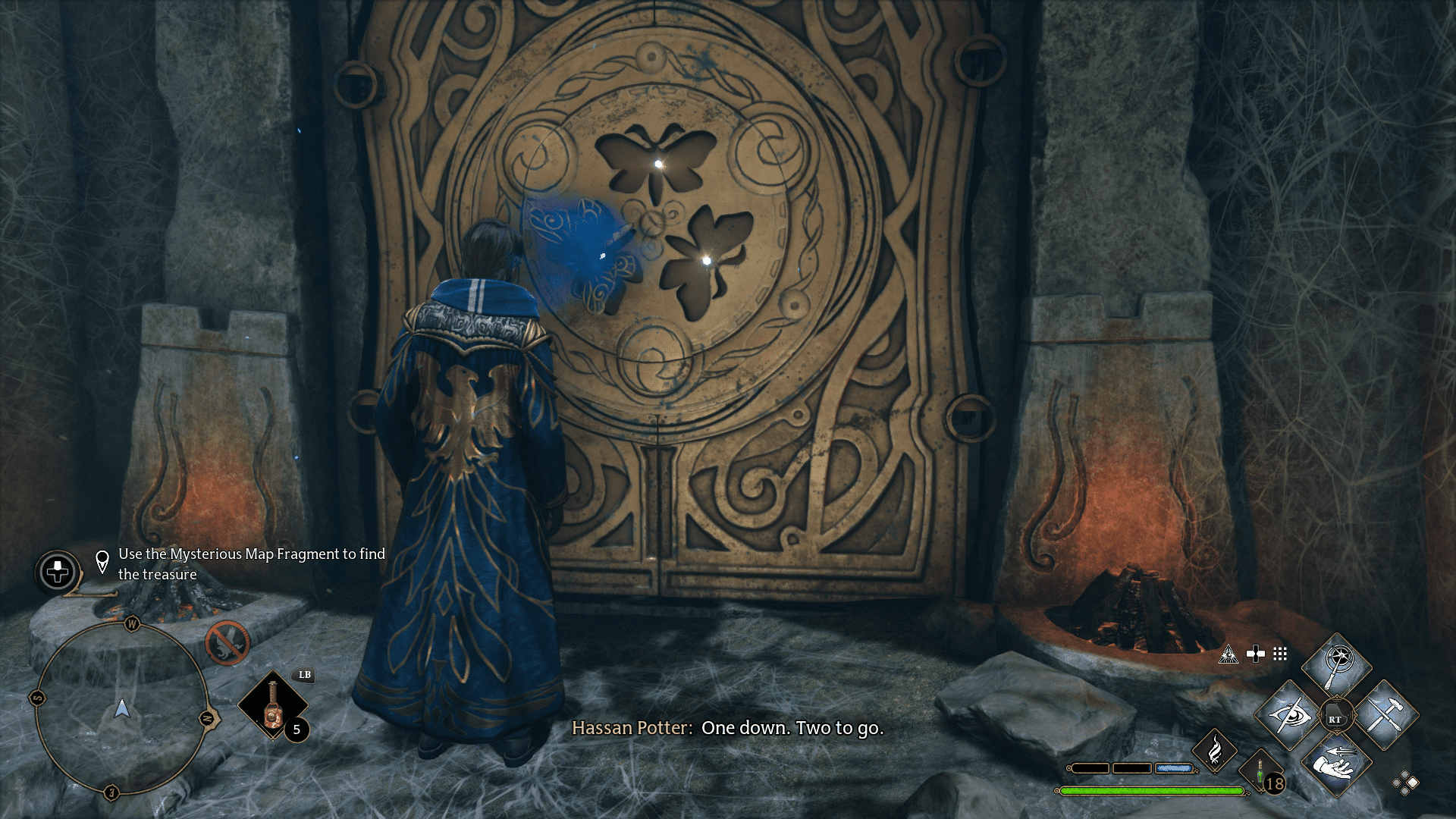Click the d-pad diamond cluster near the spell wheel

pos(1405,783)
